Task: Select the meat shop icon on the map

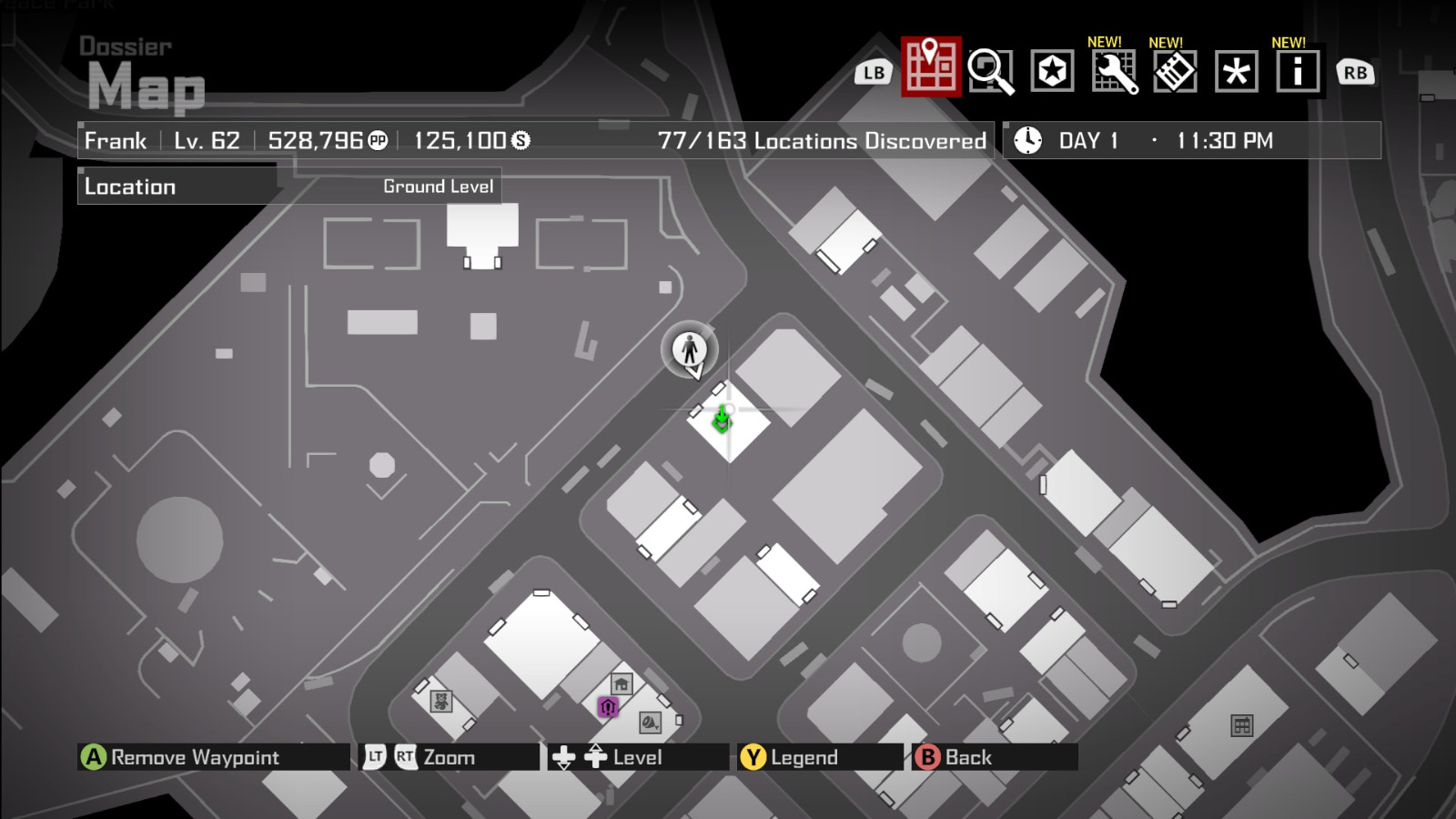Action: tap(650, 722)
